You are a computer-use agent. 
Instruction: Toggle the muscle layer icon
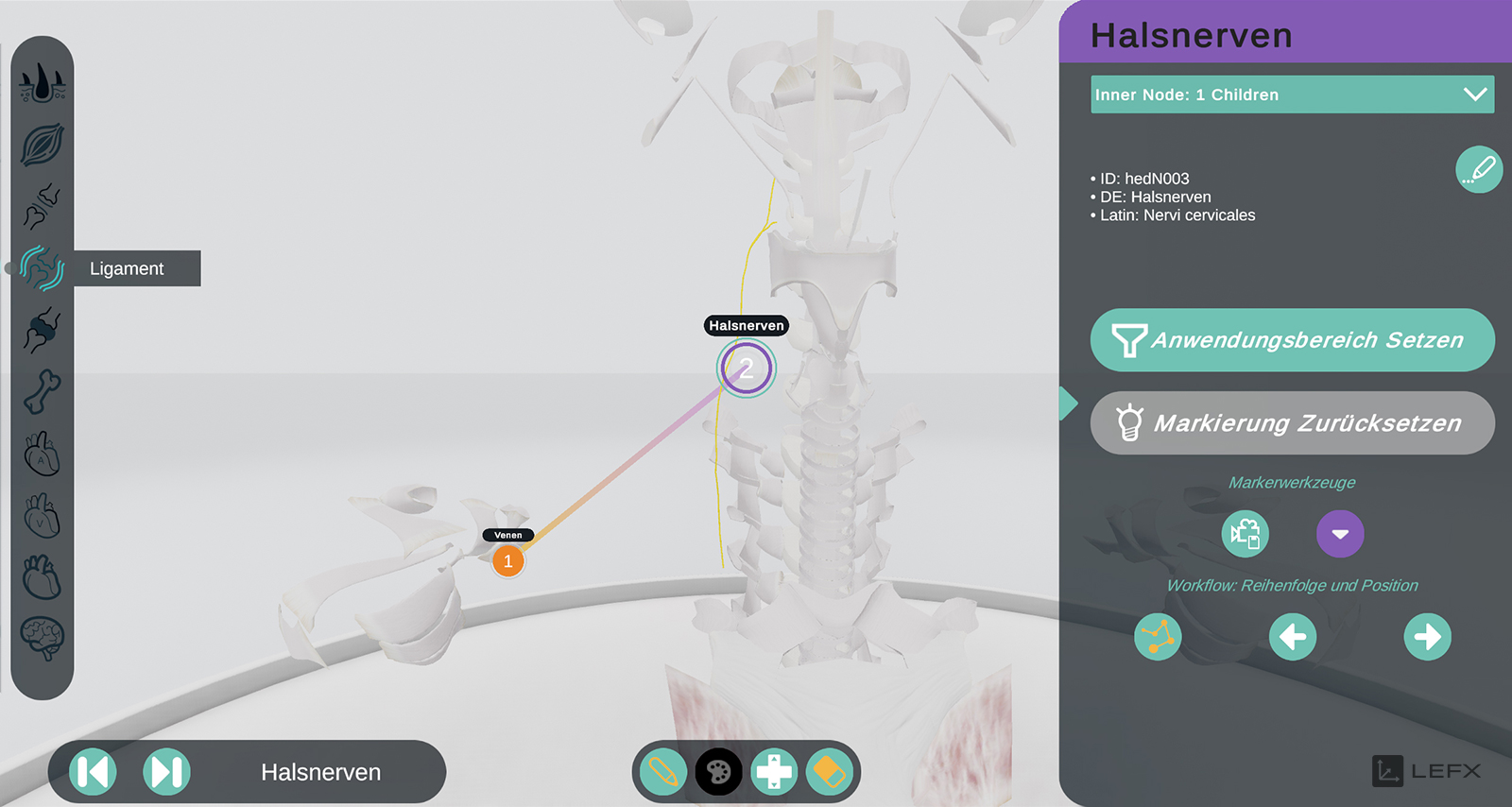tap(43, 145)
